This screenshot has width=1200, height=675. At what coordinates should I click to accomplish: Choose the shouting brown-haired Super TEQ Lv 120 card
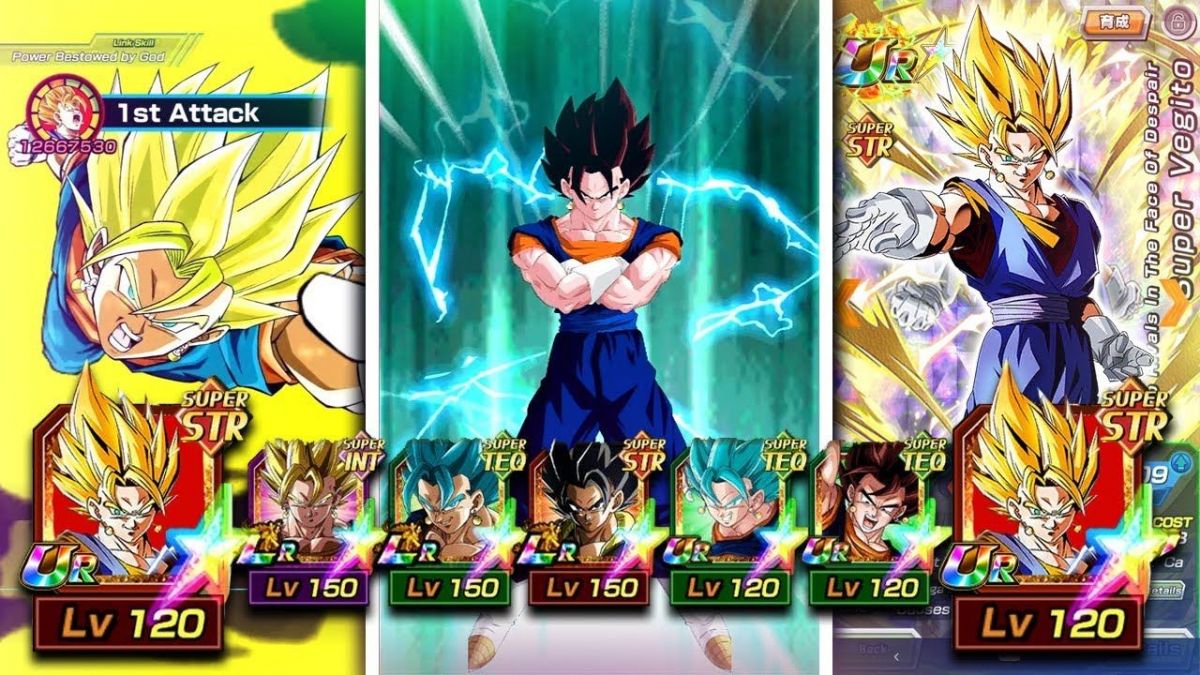point(869,520)
